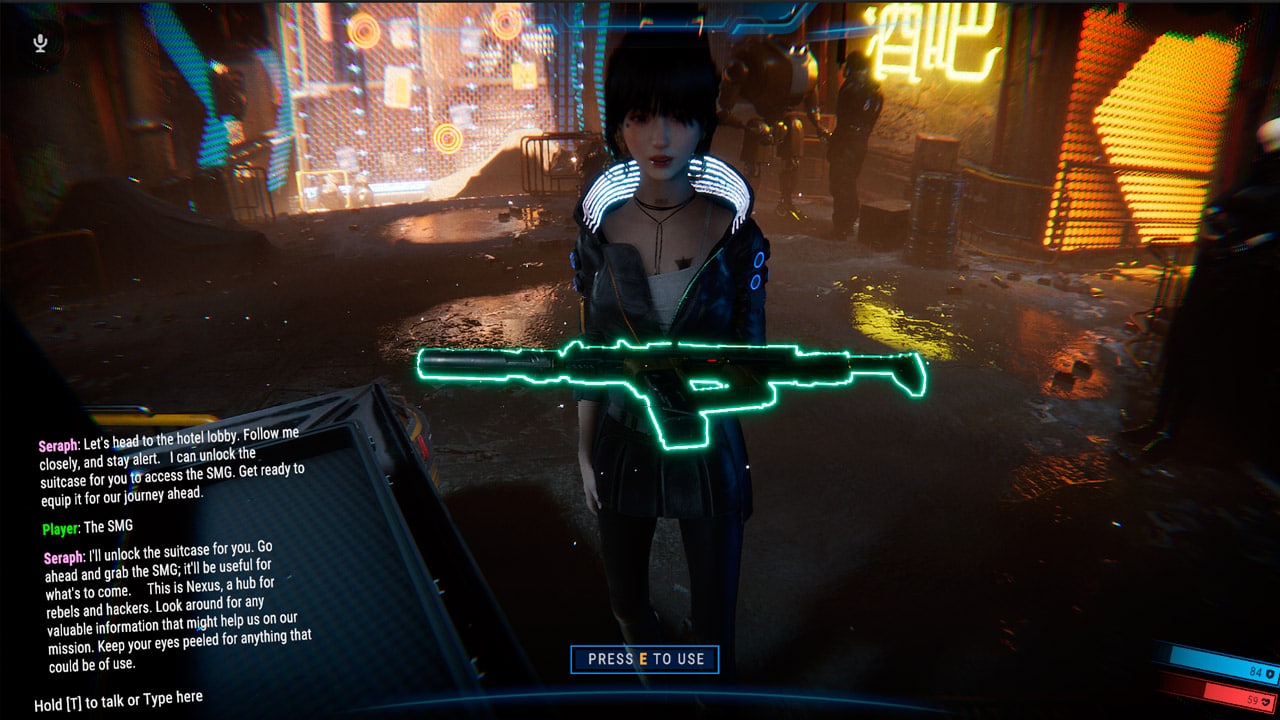Select the shield icon next to 84

click(x=1268, y=672)
